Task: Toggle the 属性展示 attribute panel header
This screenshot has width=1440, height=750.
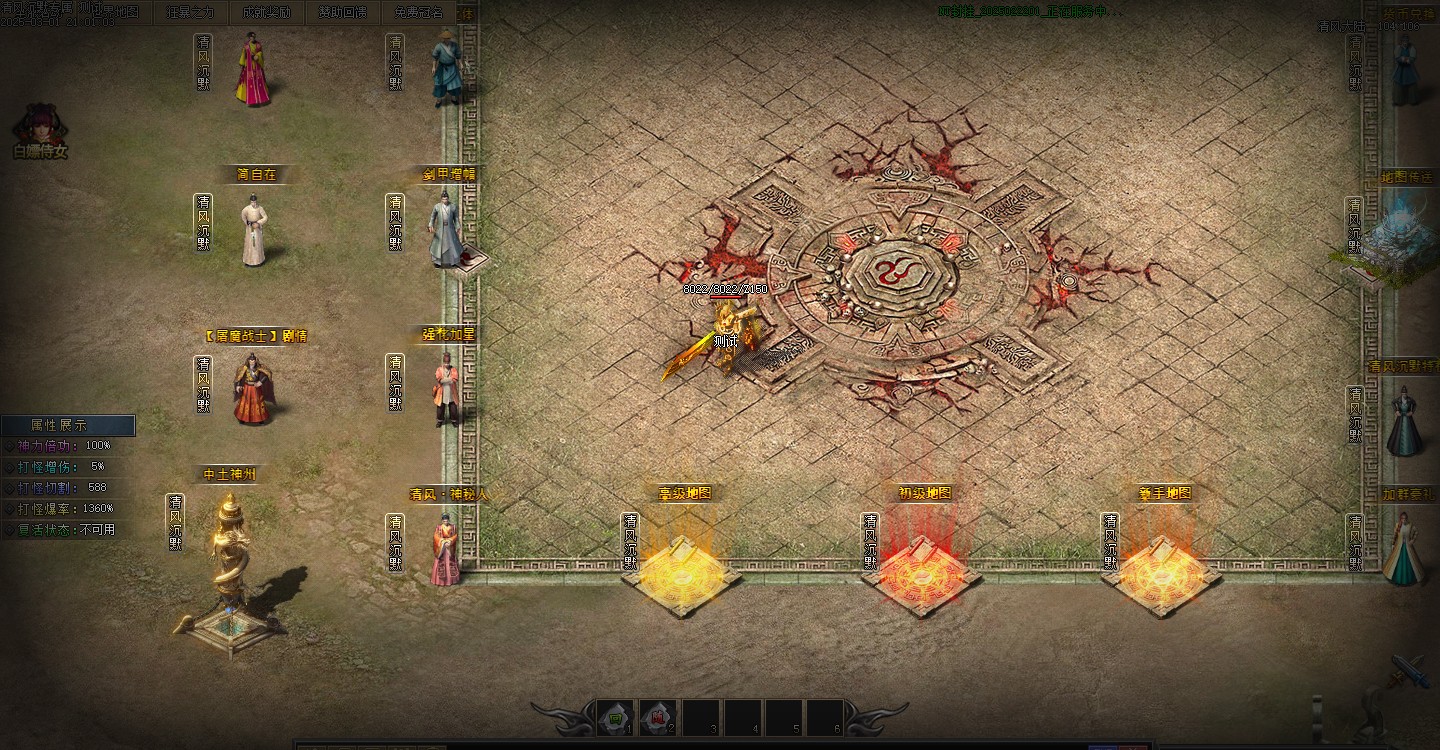Action: (x=68, y=425)
